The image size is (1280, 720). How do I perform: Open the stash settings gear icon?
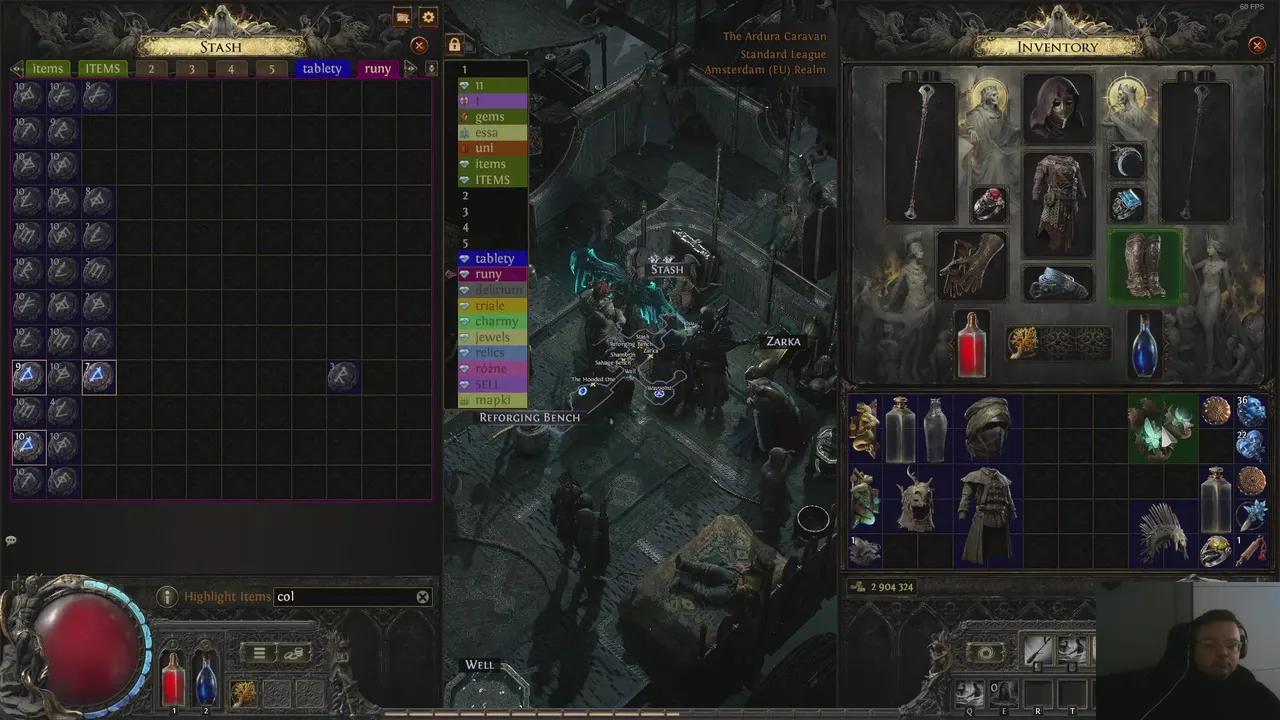428,17
